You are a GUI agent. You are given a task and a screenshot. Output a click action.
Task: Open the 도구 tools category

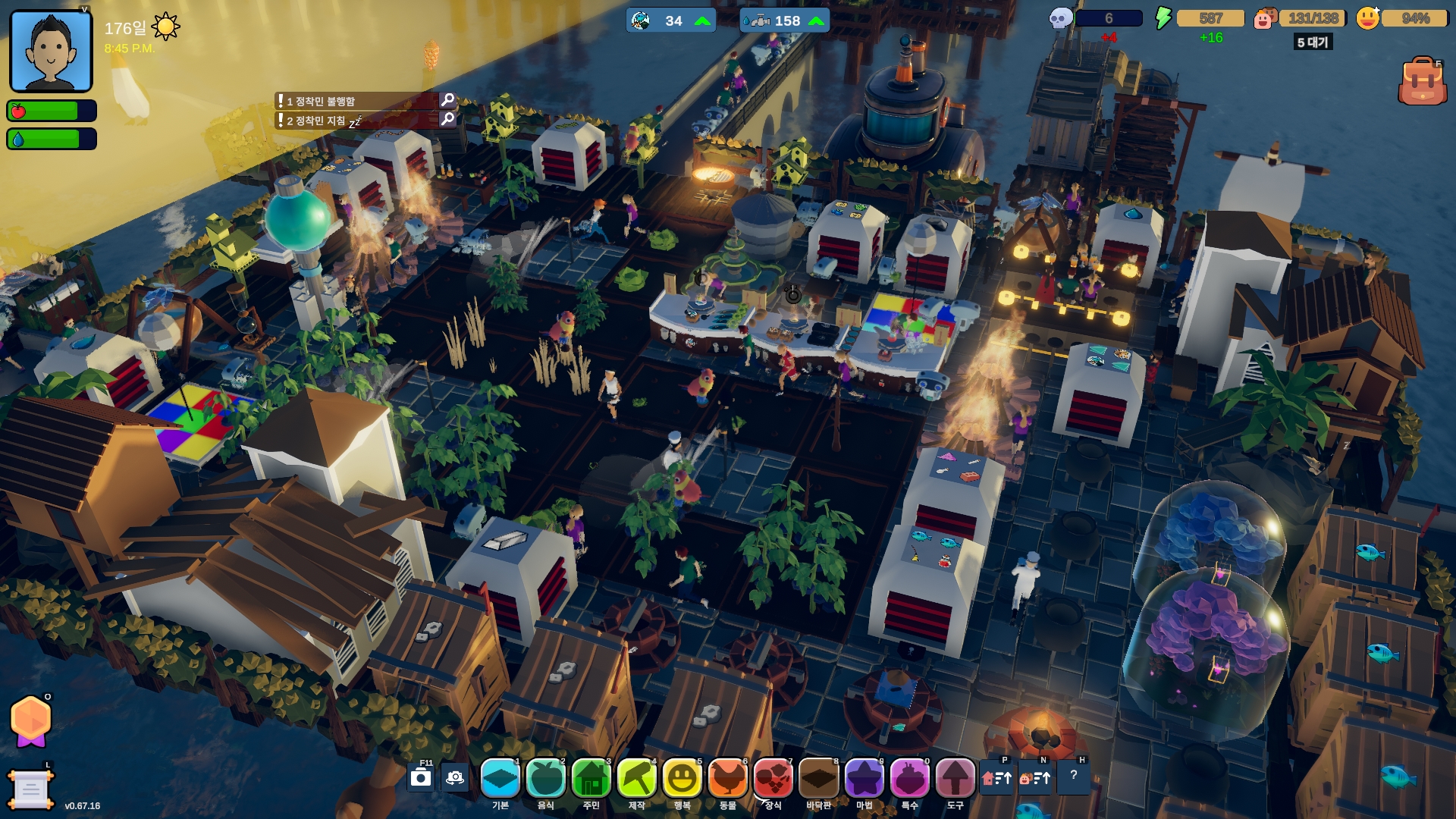[x=955, y=779]
